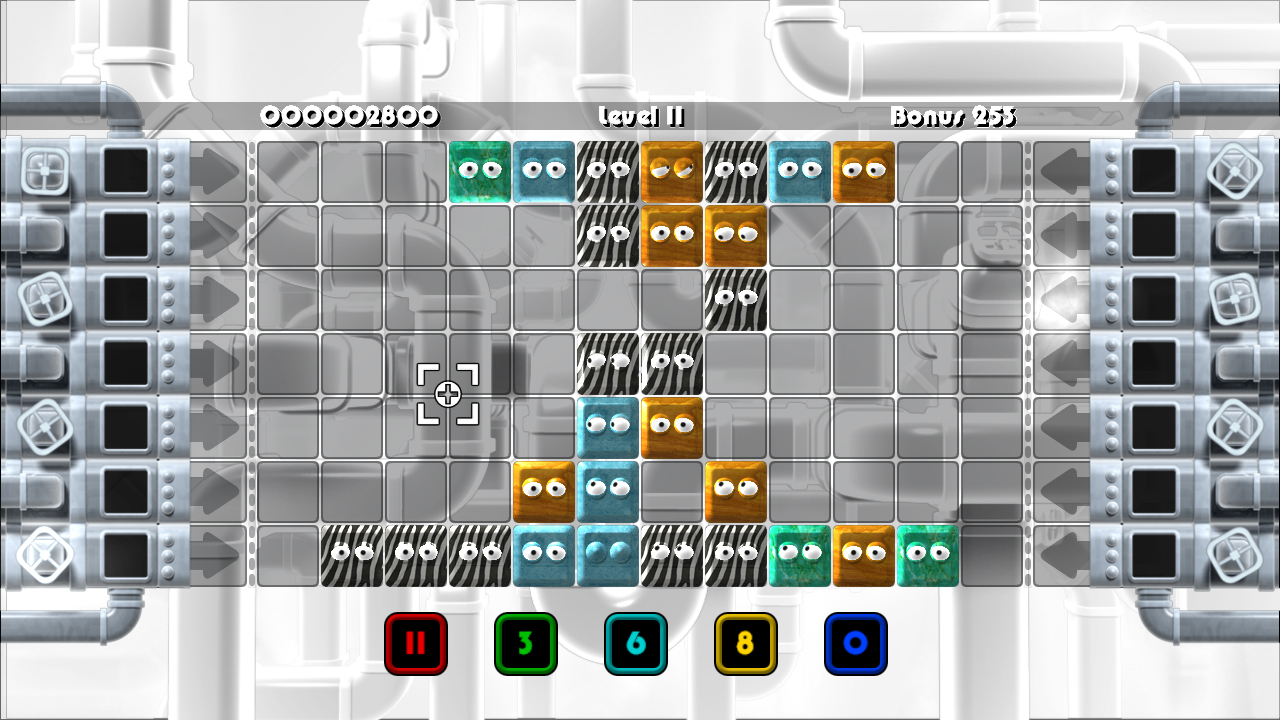Select the lone zebra block below two orange blocks

pyautogui.click(x=736, y=300)
